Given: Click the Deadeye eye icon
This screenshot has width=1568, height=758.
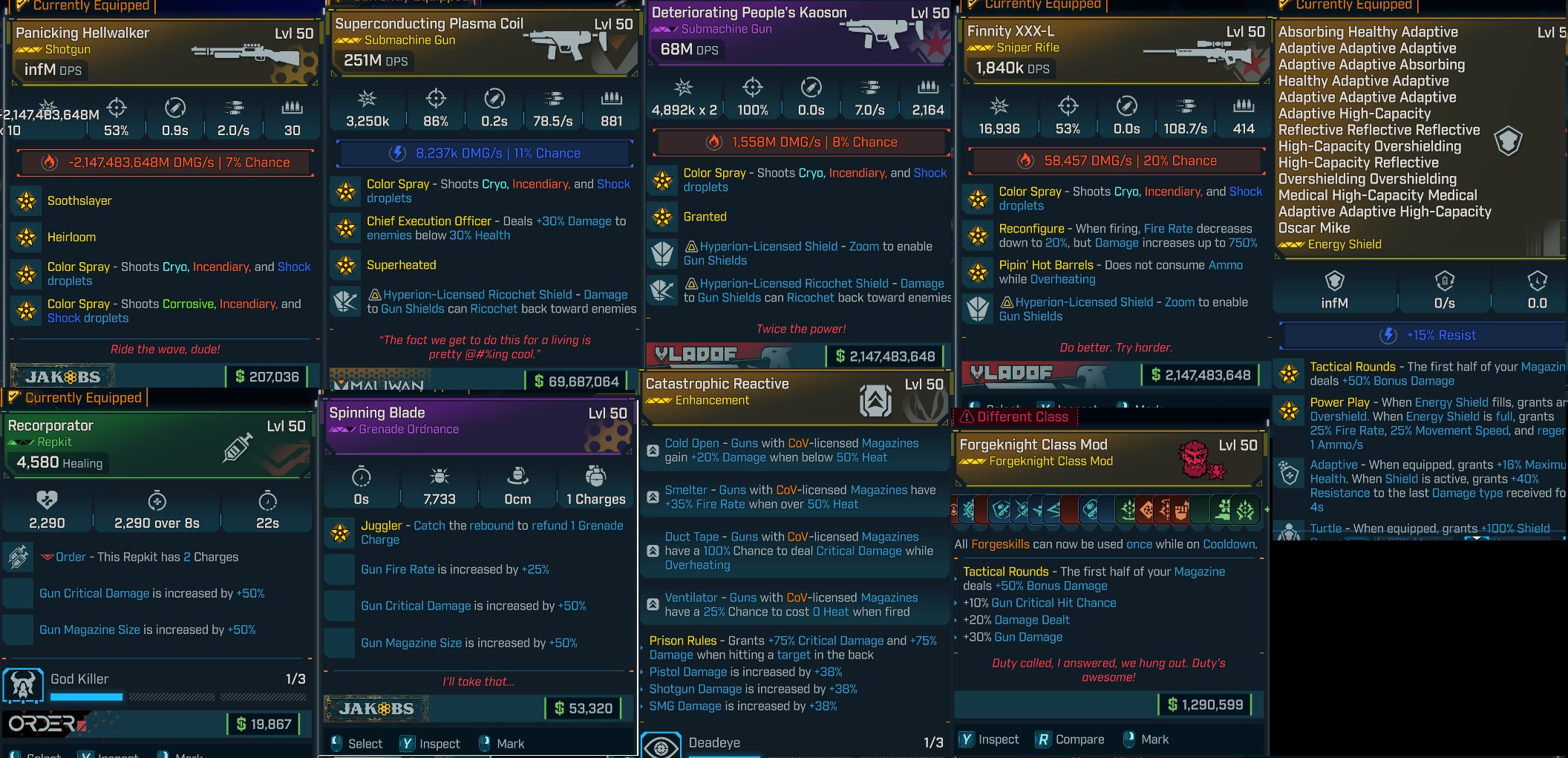Looking at the screenshot, I should [x=660, y=742].
